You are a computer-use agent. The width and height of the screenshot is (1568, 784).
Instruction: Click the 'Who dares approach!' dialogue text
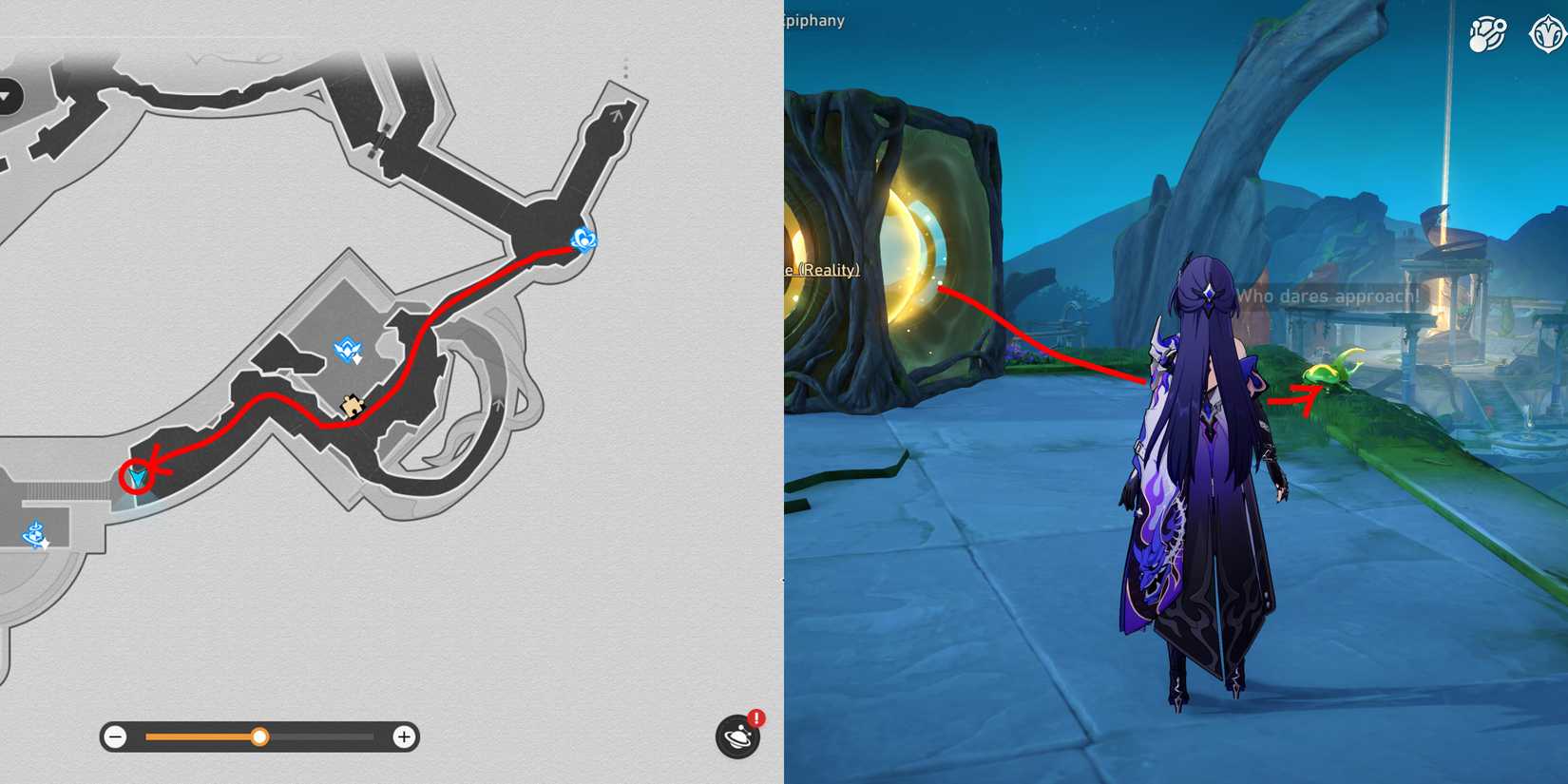(x=1329, y=296)
